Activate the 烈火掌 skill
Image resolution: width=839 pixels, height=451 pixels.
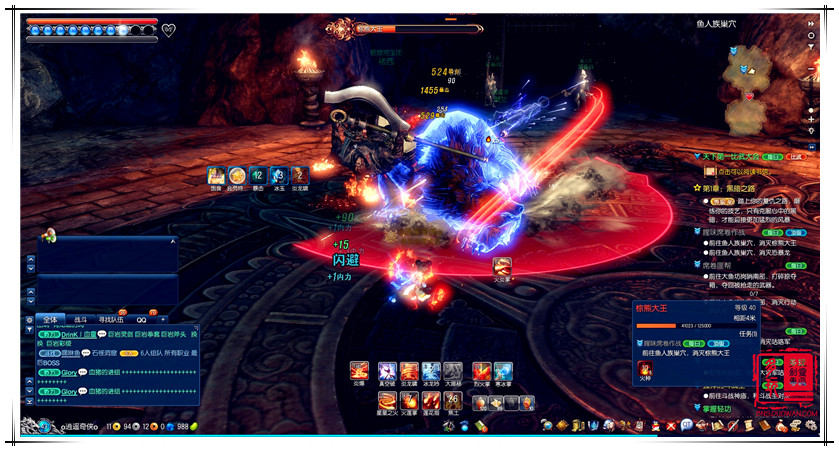click(x=481, y=371)
